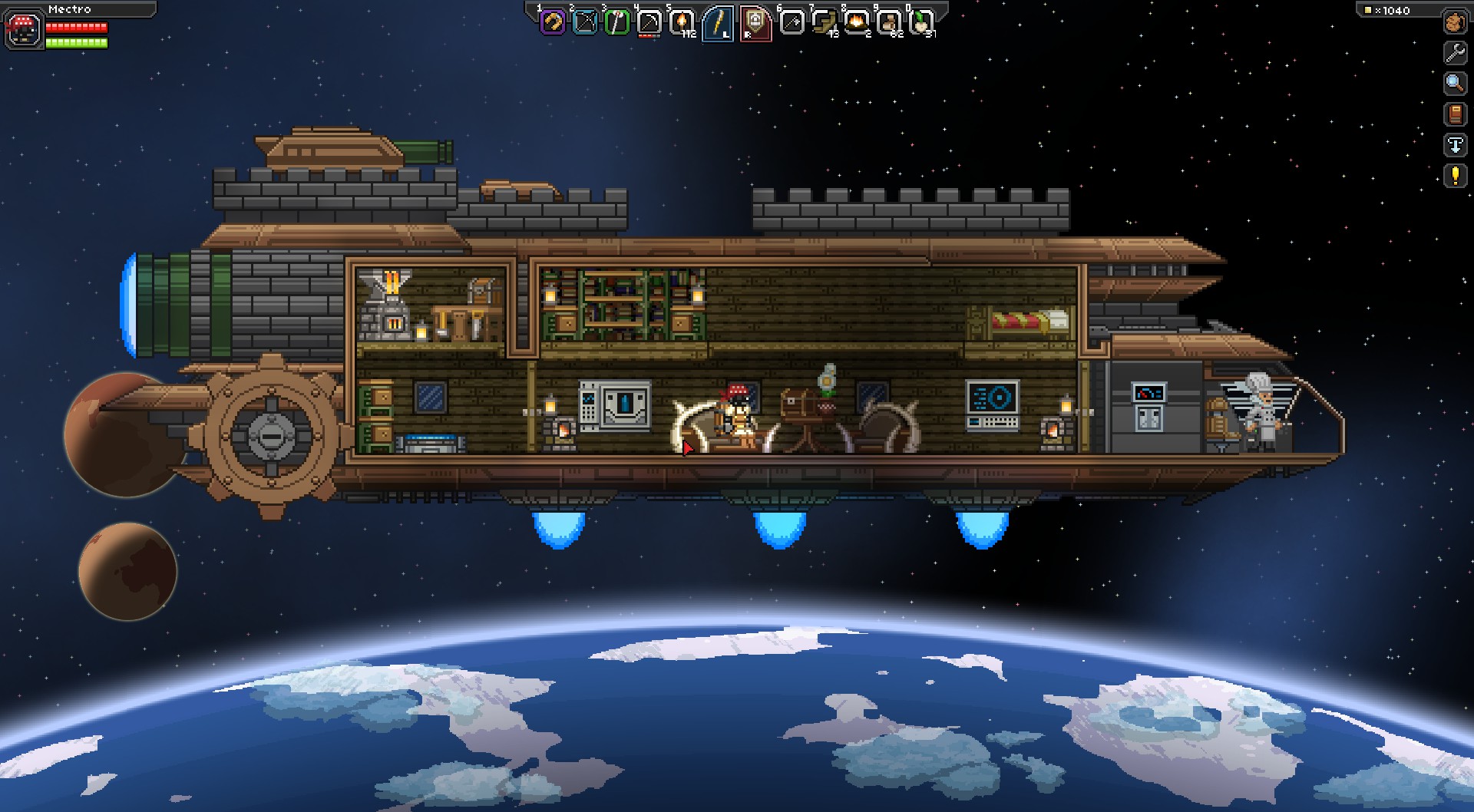Activate the magnifying glass inspect tool

click(x=1455, y=83)
